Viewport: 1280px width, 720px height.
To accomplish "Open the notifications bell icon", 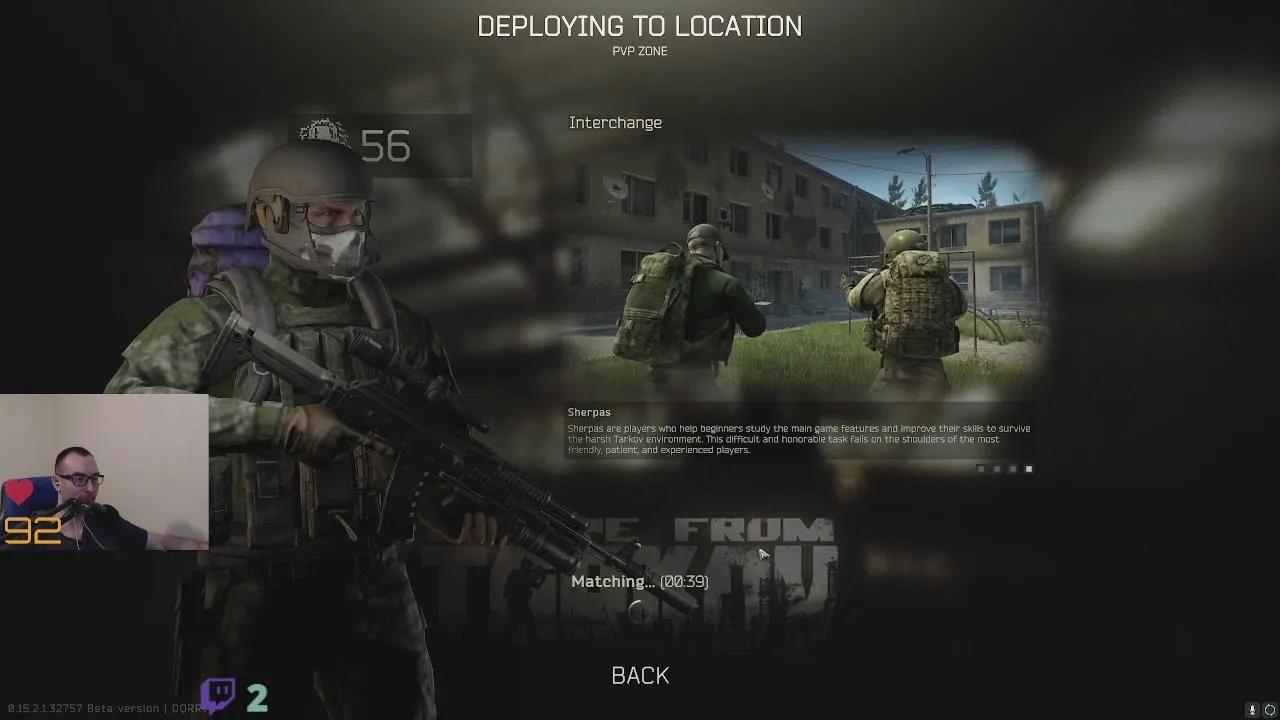I will tap(1252, 710).
